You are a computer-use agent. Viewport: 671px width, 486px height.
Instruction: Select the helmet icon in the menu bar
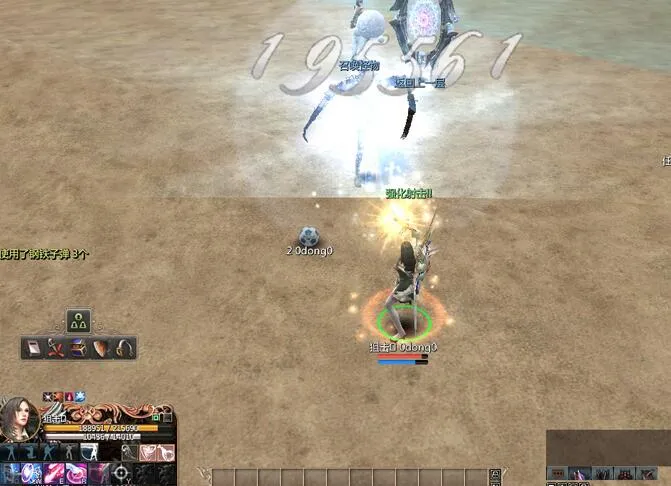pos(124,348)
